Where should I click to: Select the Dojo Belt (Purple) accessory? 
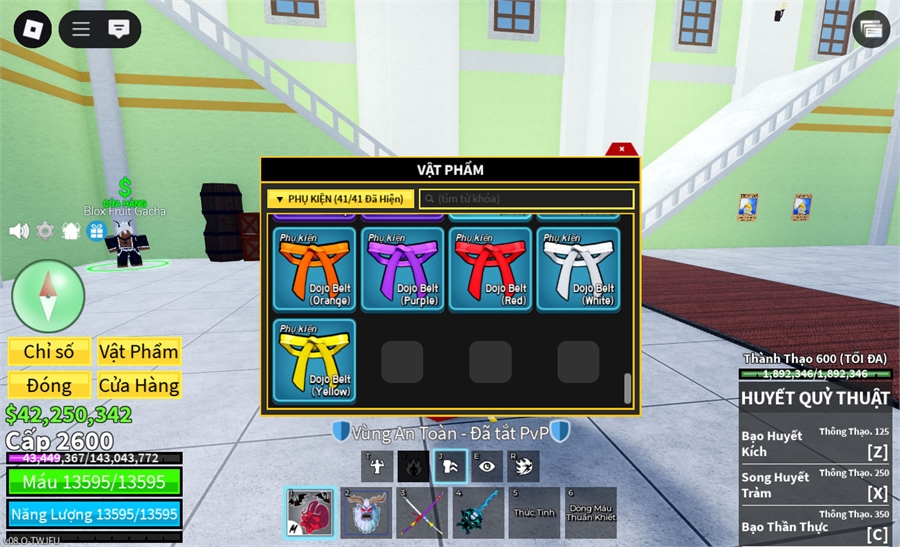[x=402, y=268]
